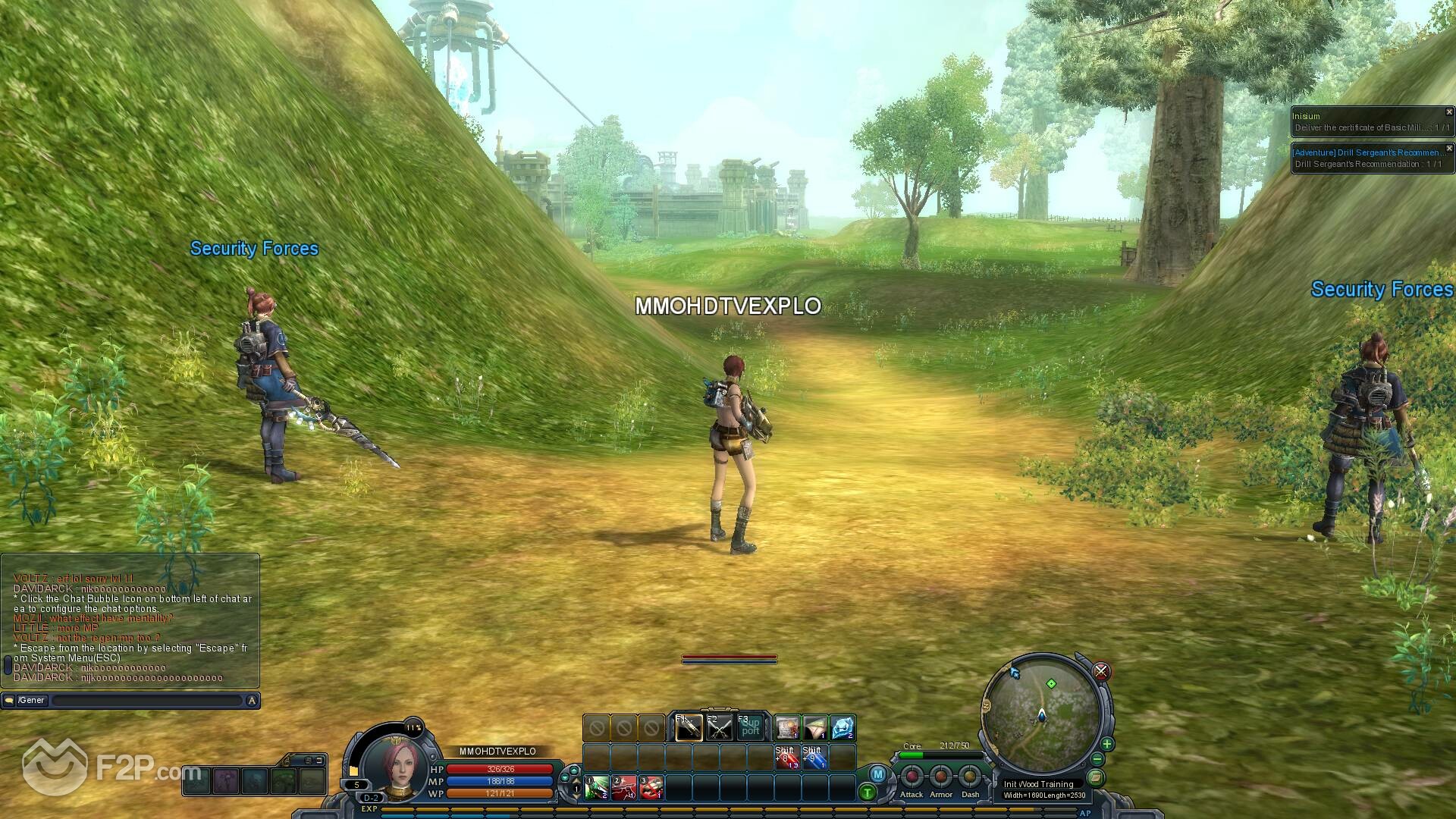Select the Dash core button
This screenshot has height=819, width=1456.
(970, 777)
